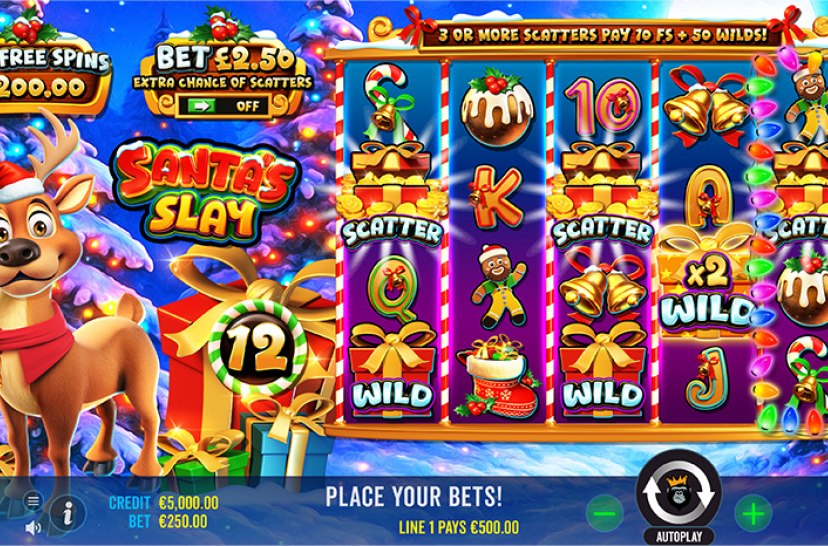The width and height of the screenshot is (828, 546).
Task: Decrease the bet with the minus button
Action: (x=603, y=513)
